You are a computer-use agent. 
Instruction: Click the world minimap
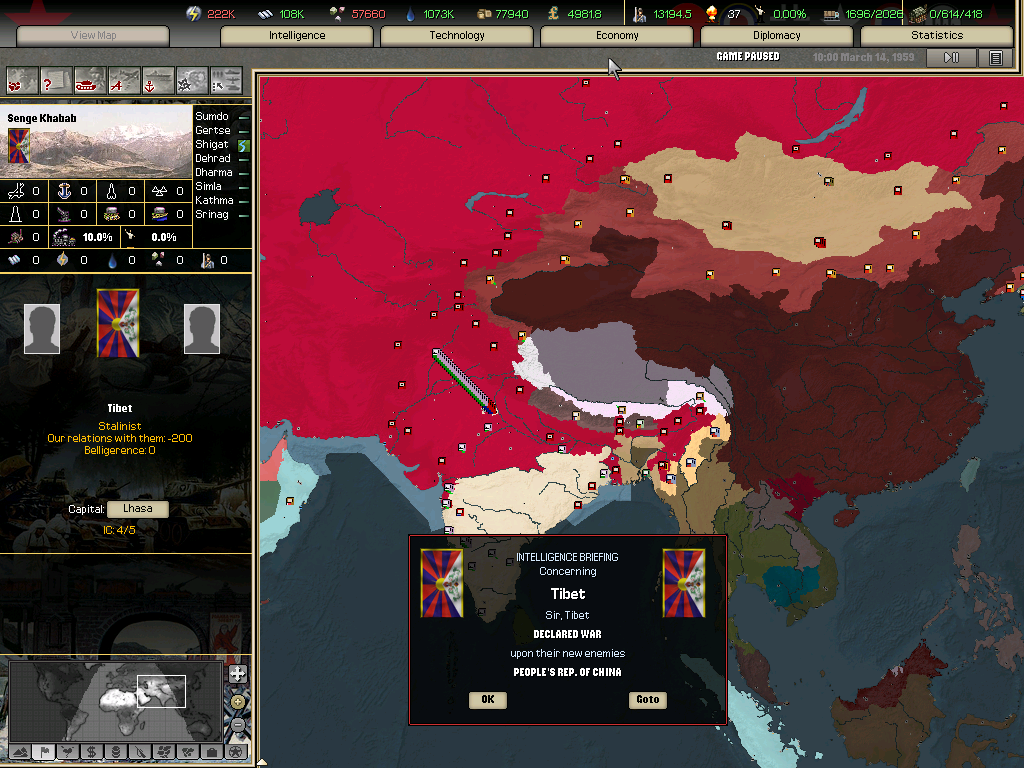[x=115, y=699]
